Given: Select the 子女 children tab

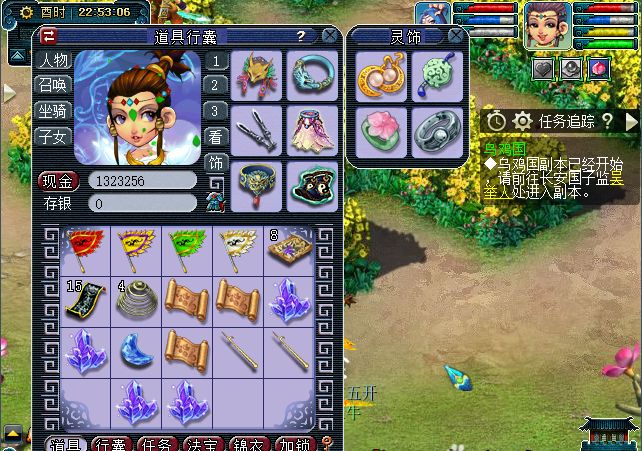Looking at the screenshot, I should tap(53, 137).
